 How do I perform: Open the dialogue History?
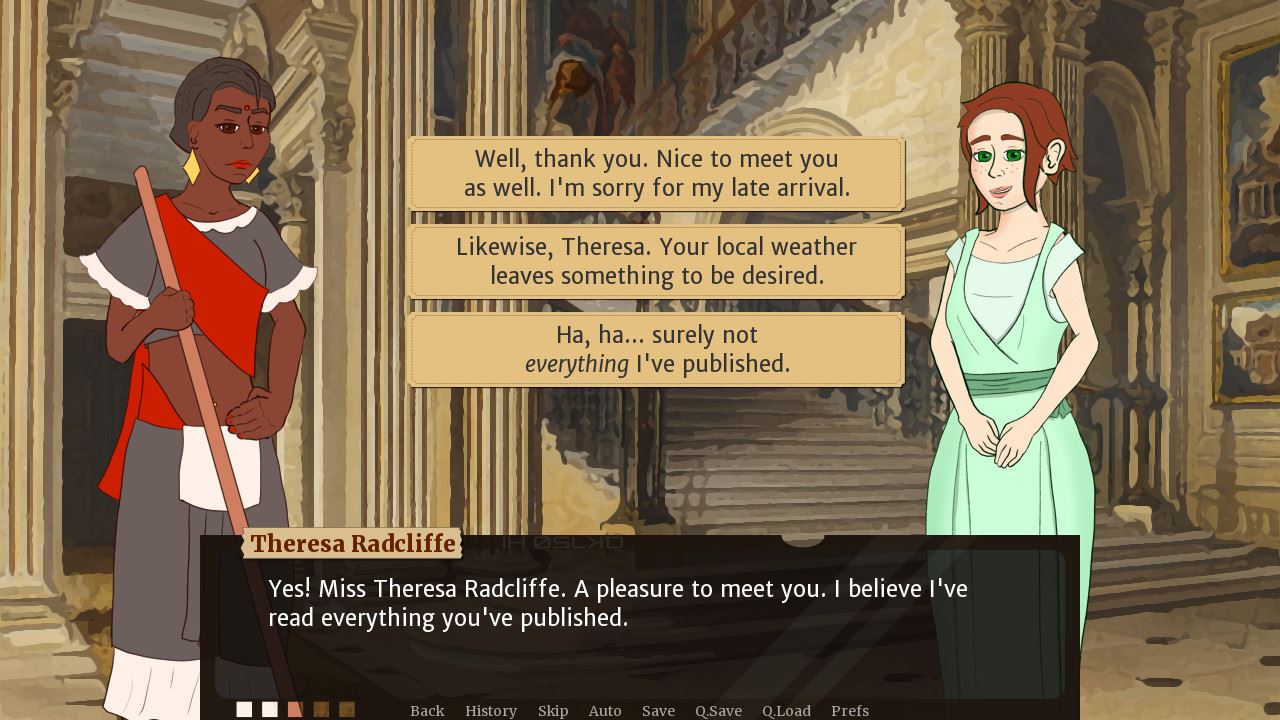[x=491, y=710]
